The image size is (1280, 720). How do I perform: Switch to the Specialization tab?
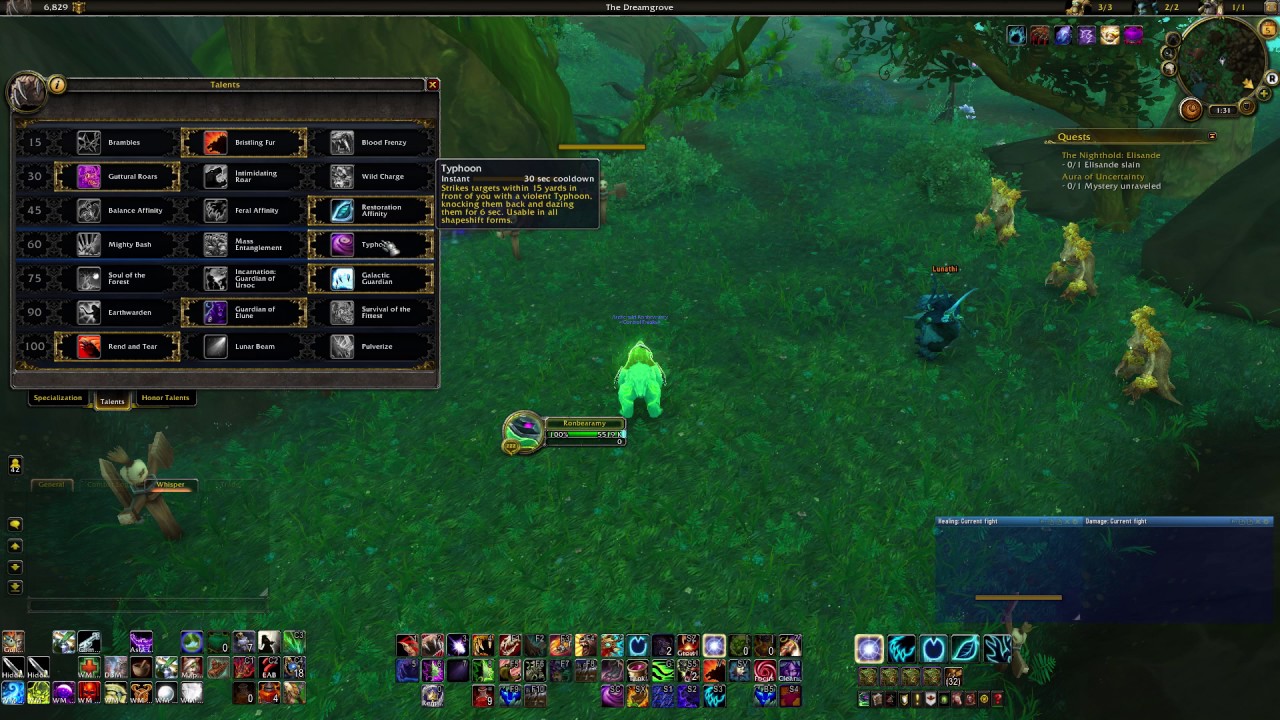coord(58,398)
